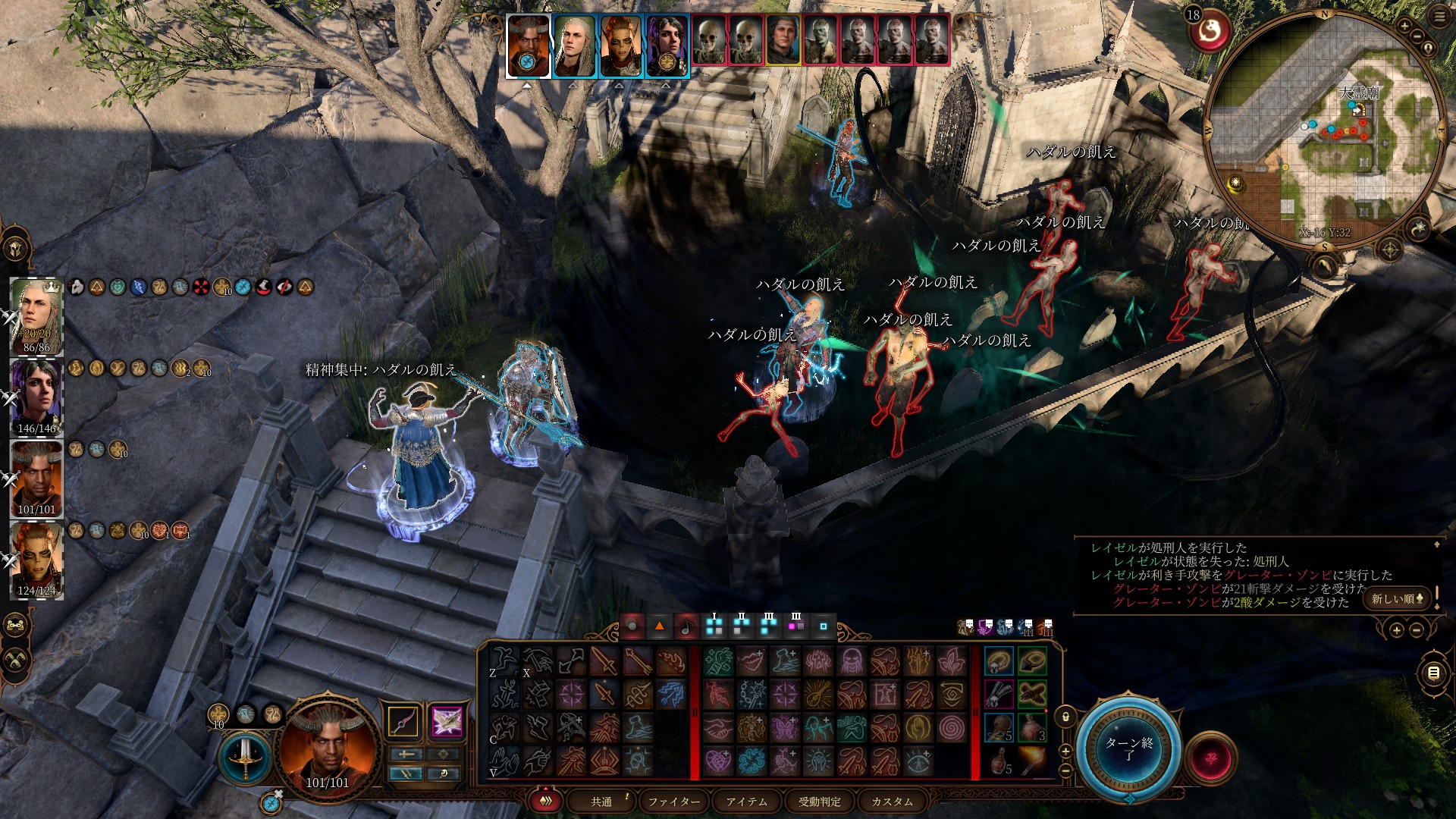Zoom in on the minimap
Image resolution: width=1456 pixels, height=819 pixels.
coord(1404,27)
